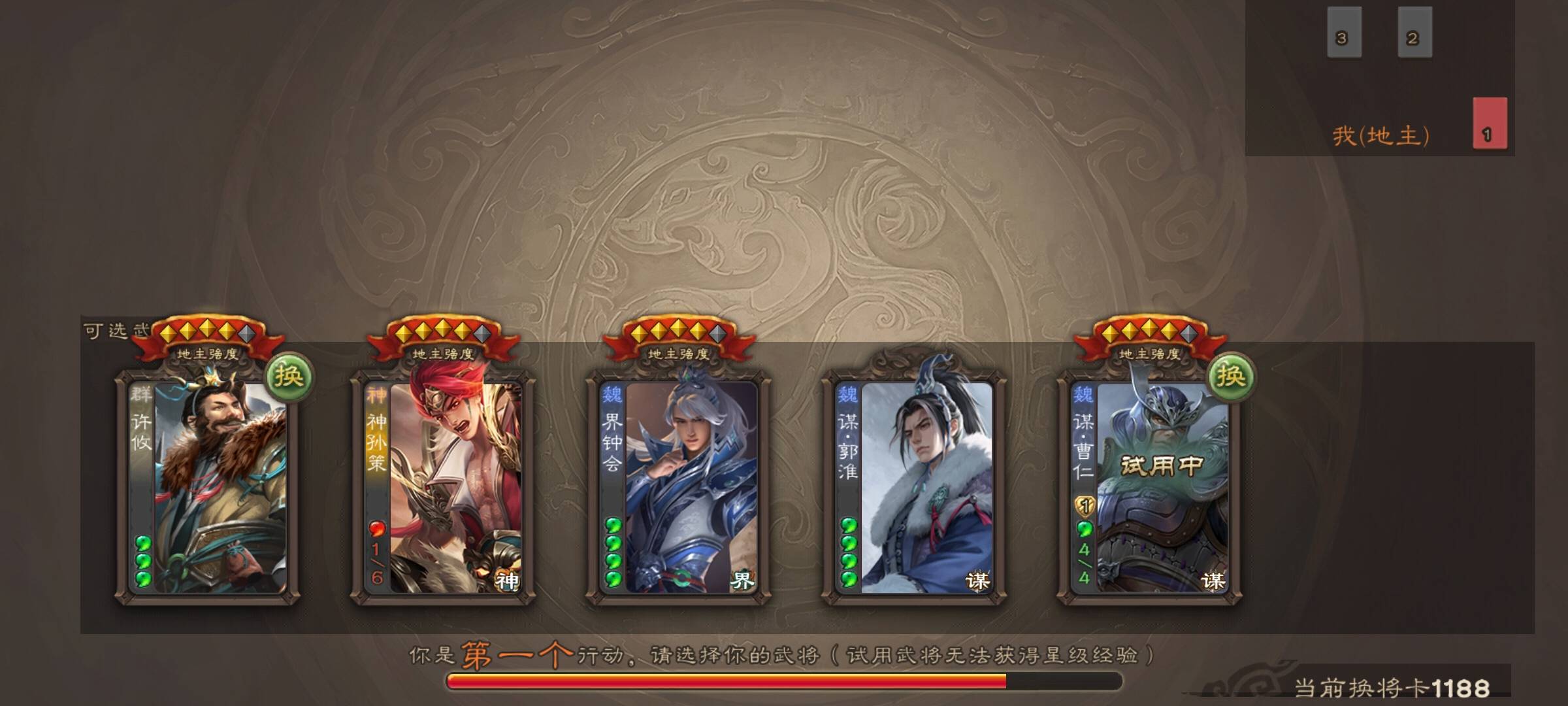Select the 许攸 general card
The height and width of the screenshot is (706, 1568).
(x=208, y=487)
